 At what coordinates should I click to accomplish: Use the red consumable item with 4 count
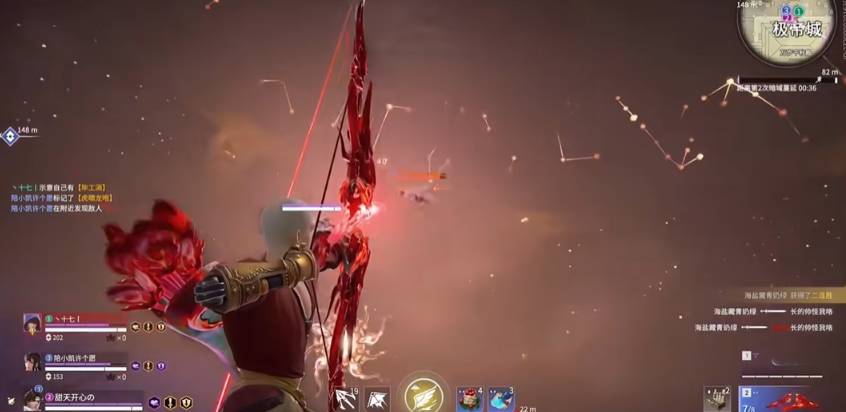(469, 399)
